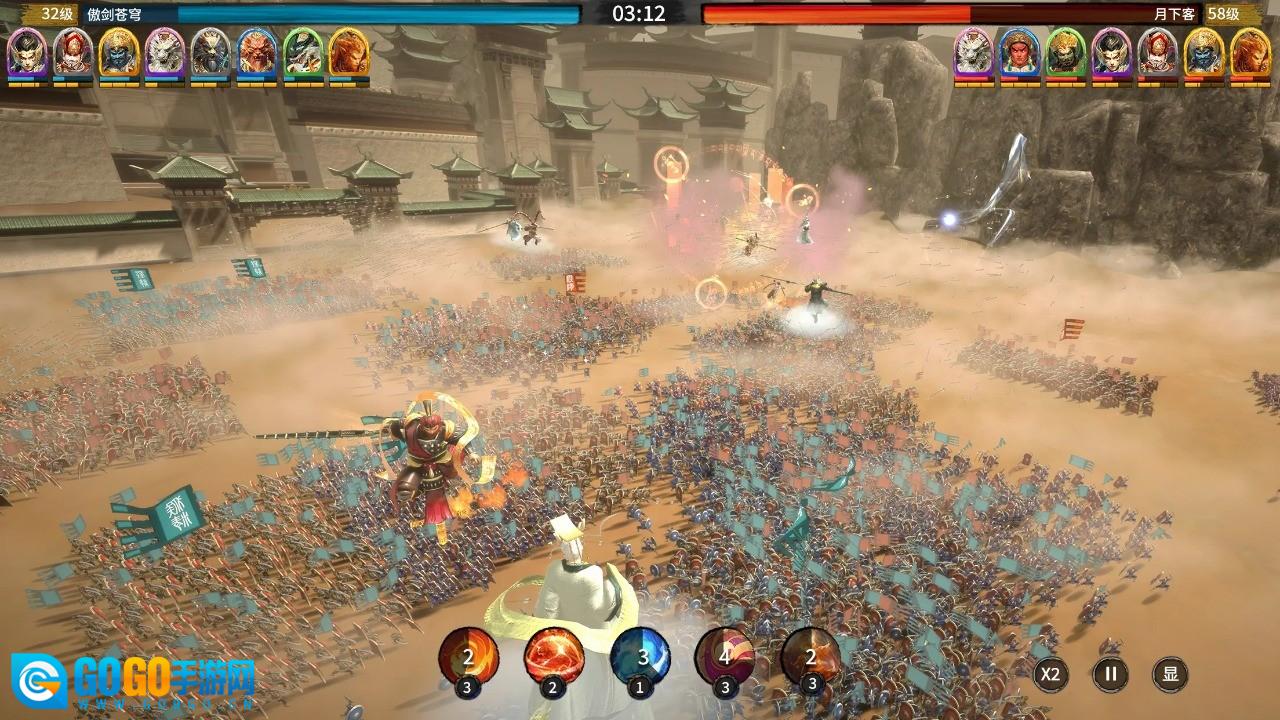Visit the GOGO手游网 watermark logo
The width and height of the screenshot is (1280, 720).
[133, 682]
